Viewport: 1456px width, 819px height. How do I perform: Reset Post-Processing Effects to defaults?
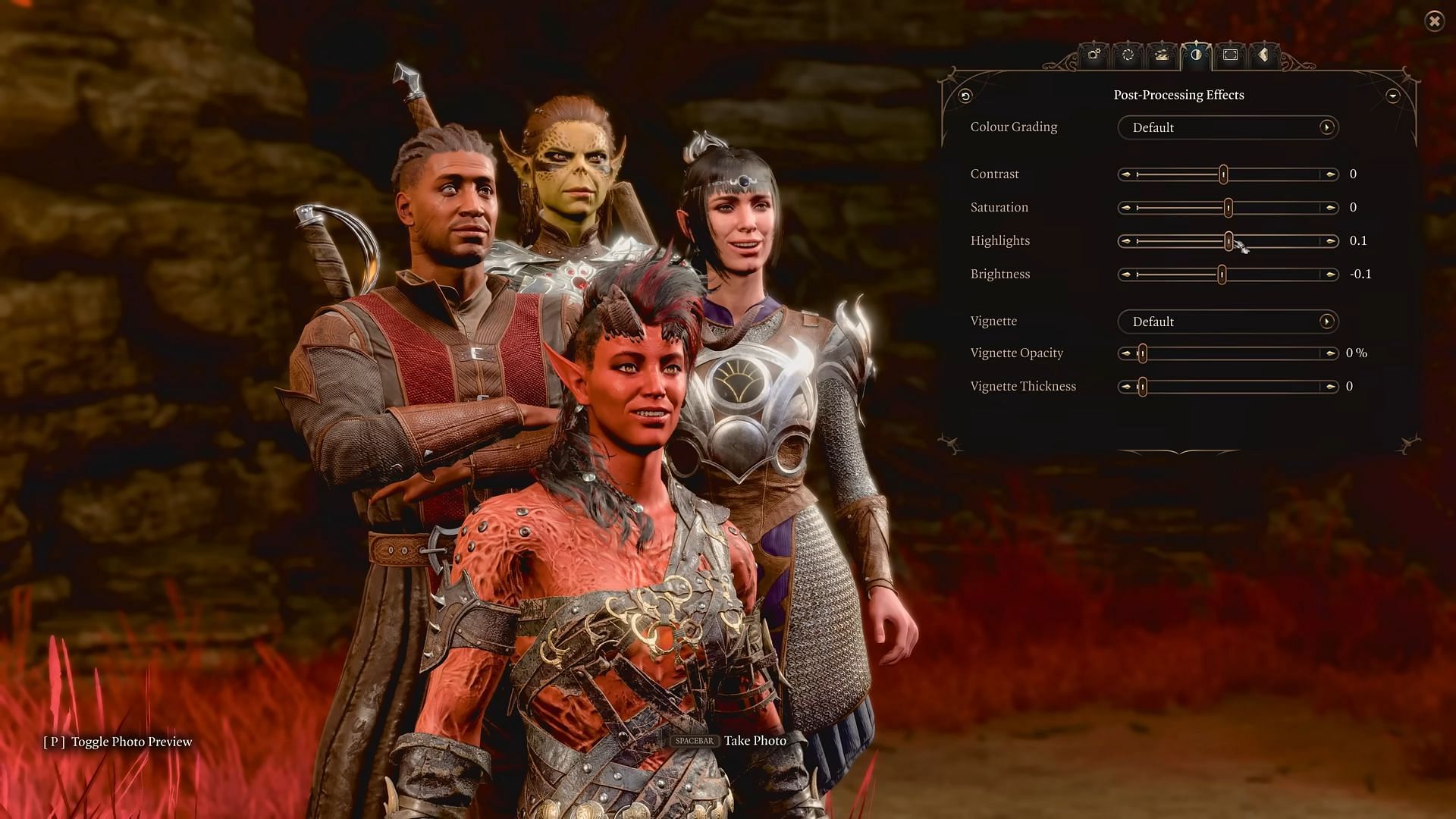click(x=965, y=96)
